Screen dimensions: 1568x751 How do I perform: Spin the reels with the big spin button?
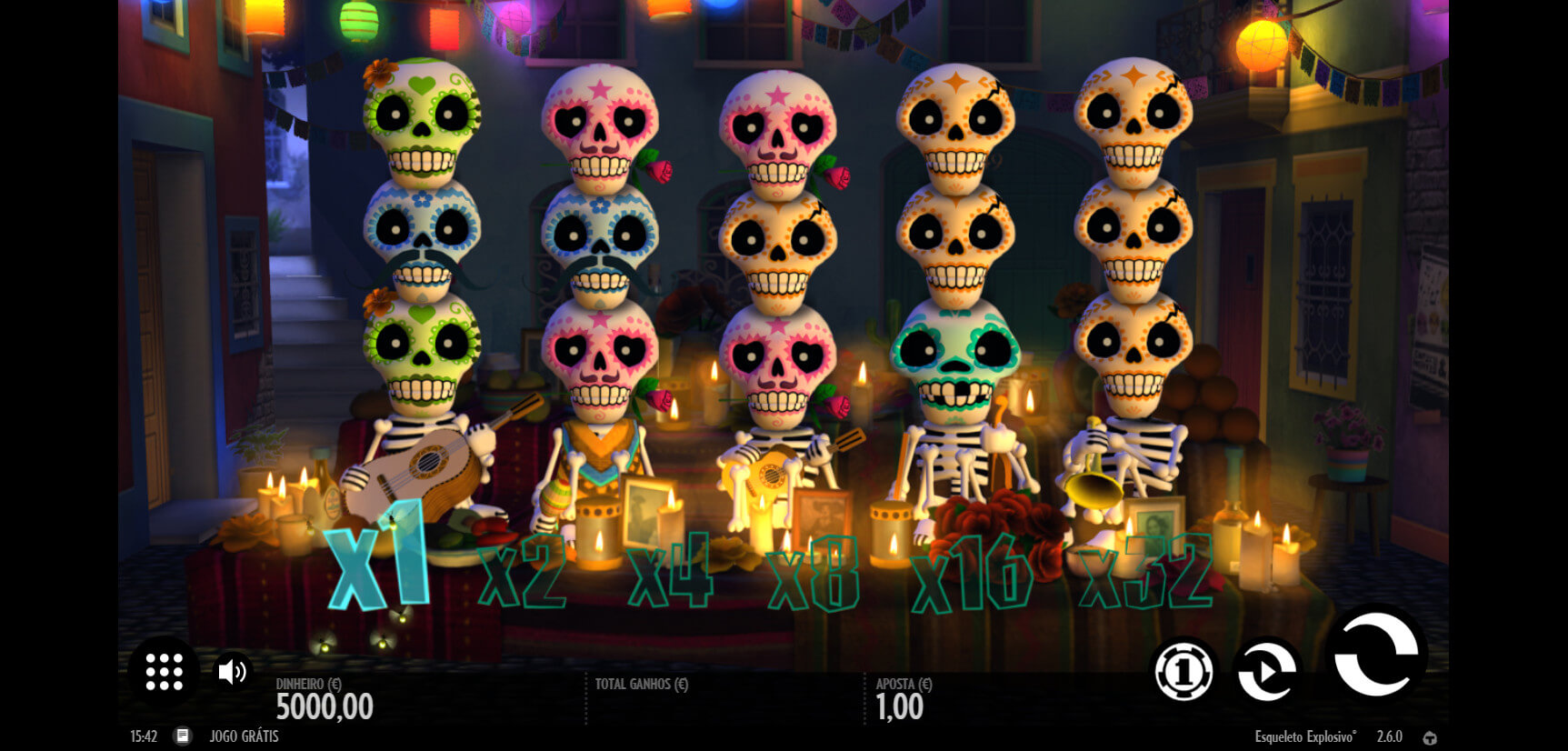pos(1375,654)
